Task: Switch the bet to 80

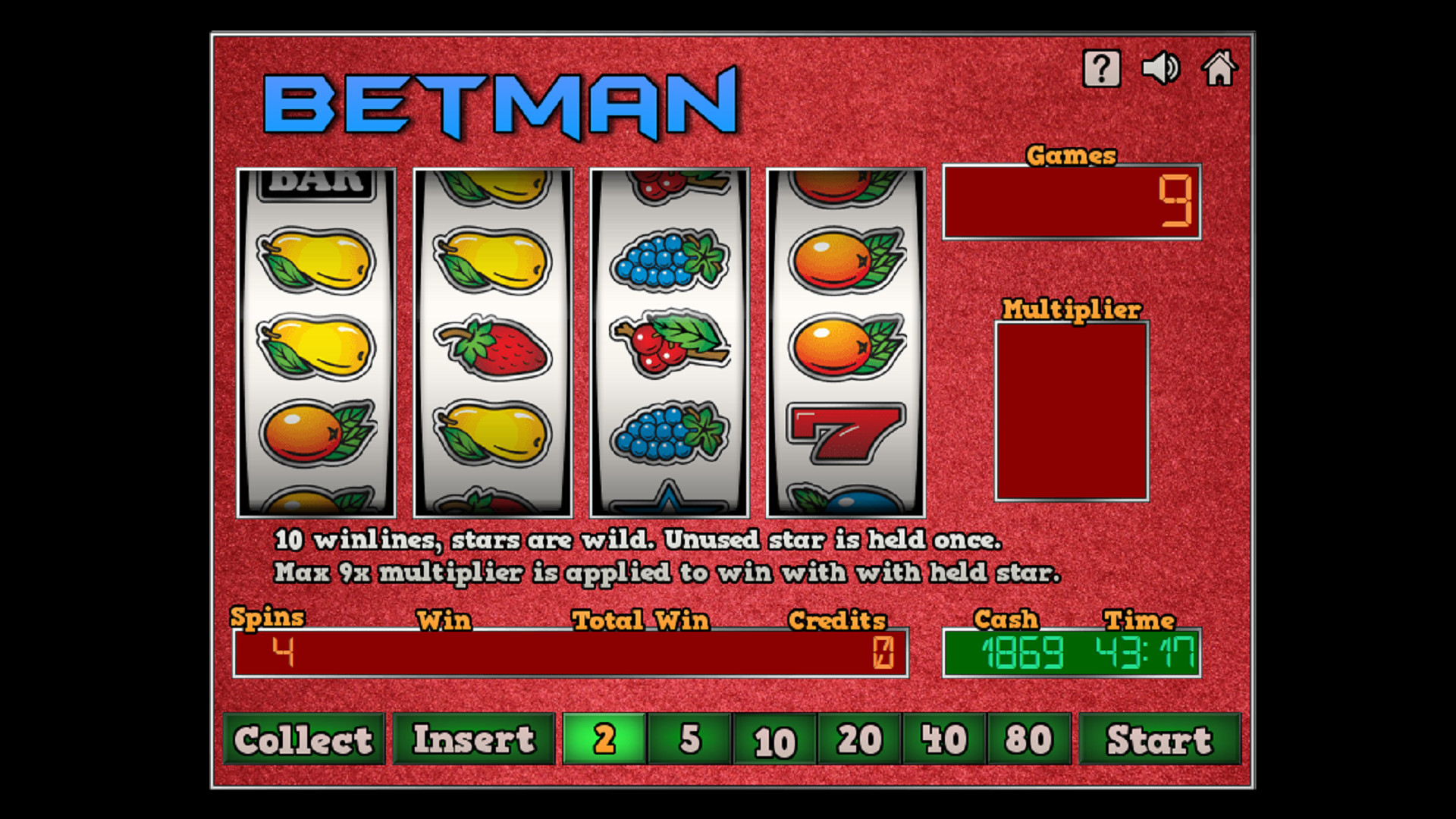Action: 1028,739
